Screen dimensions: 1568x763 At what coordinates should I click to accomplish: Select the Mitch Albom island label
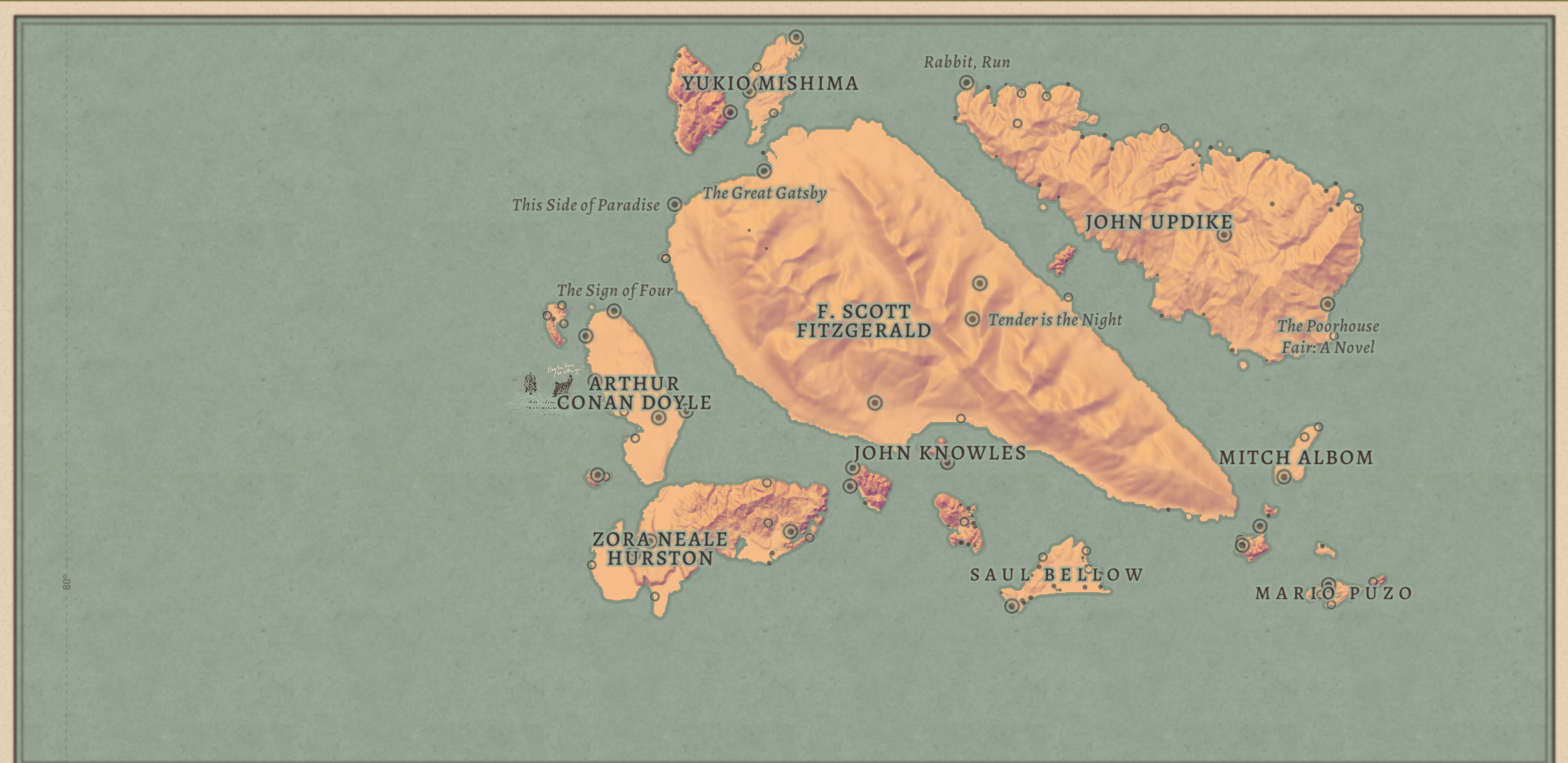click(1296, 458)
